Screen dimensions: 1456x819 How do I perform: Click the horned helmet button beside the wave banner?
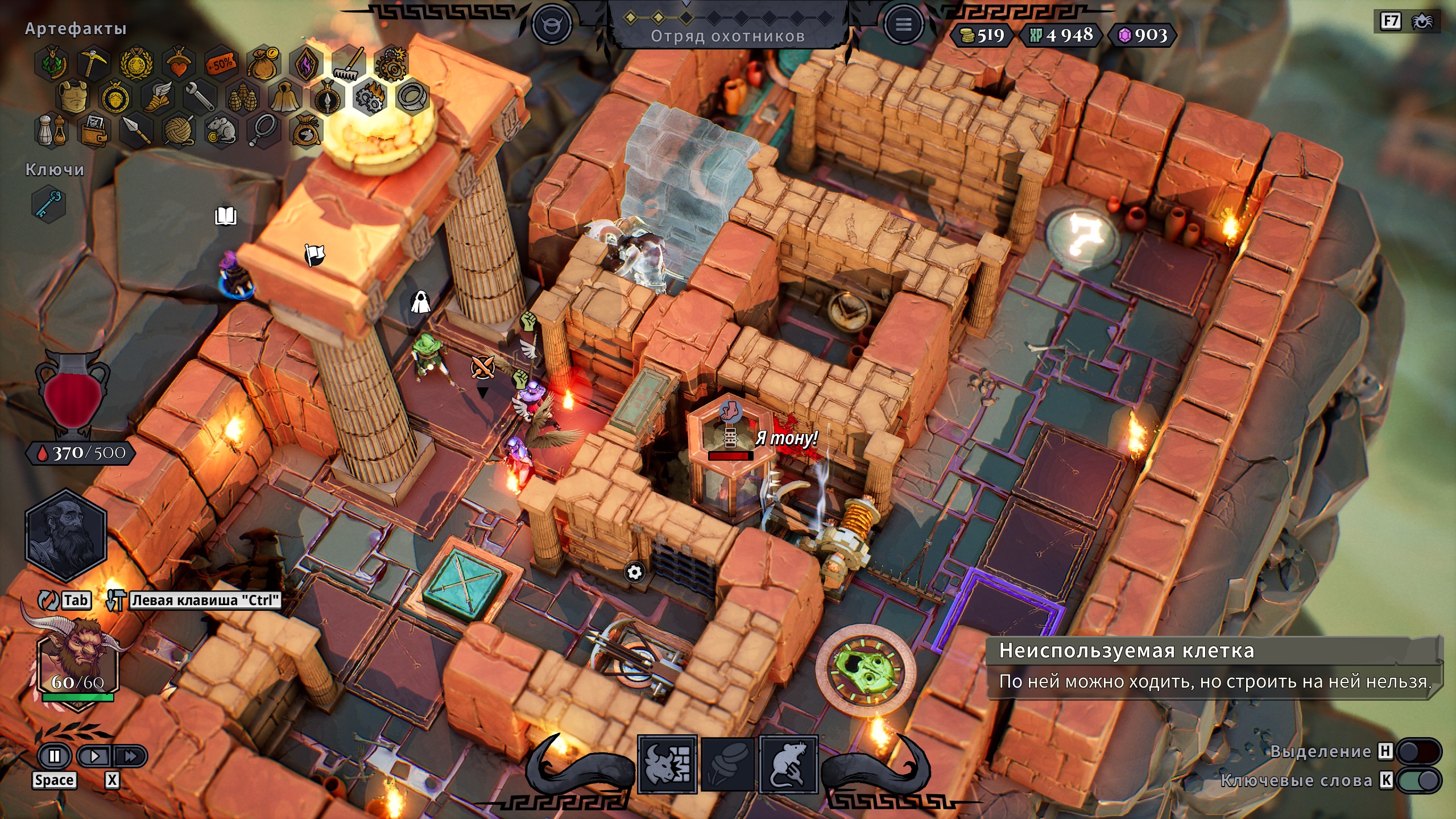551,24
